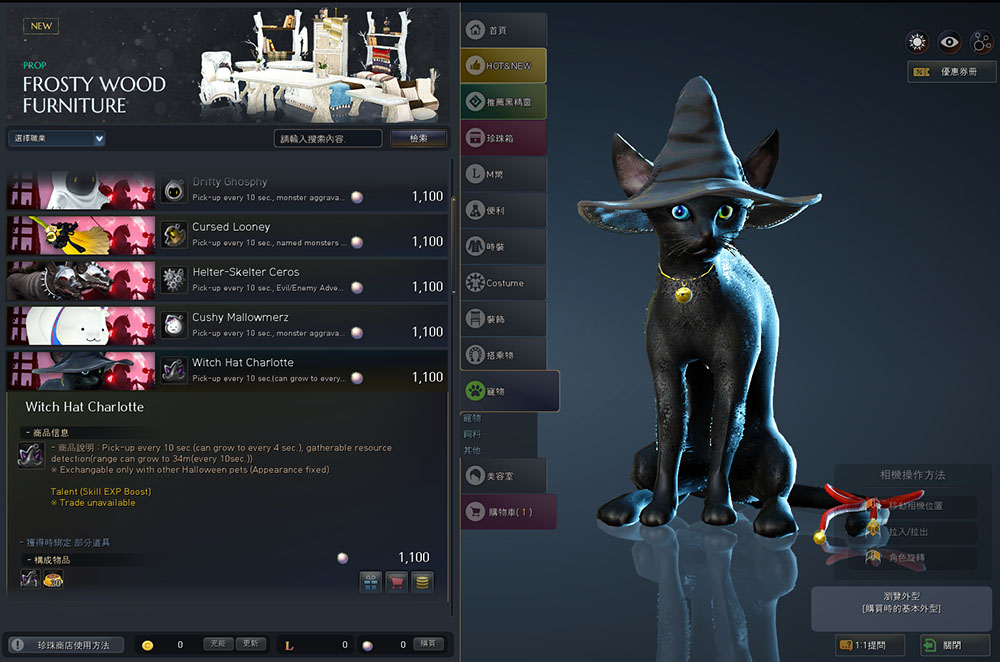Click the search button labeled 檢索
Screen dimensions: 1000x662
click(418, 138)
